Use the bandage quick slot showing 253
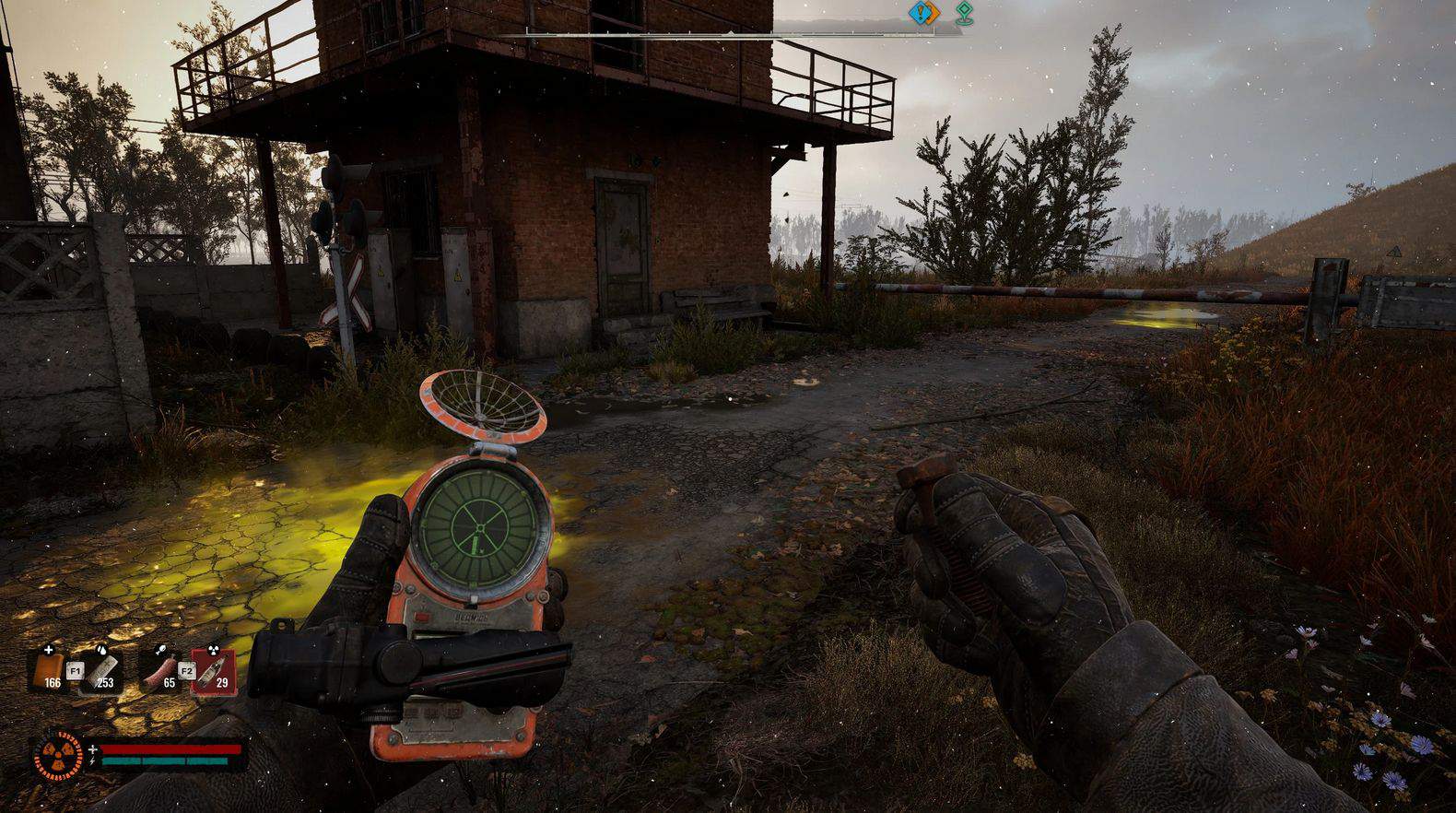Image resolution: width=1456 pixels, height=813 pixels. click(x=103, y=669)
